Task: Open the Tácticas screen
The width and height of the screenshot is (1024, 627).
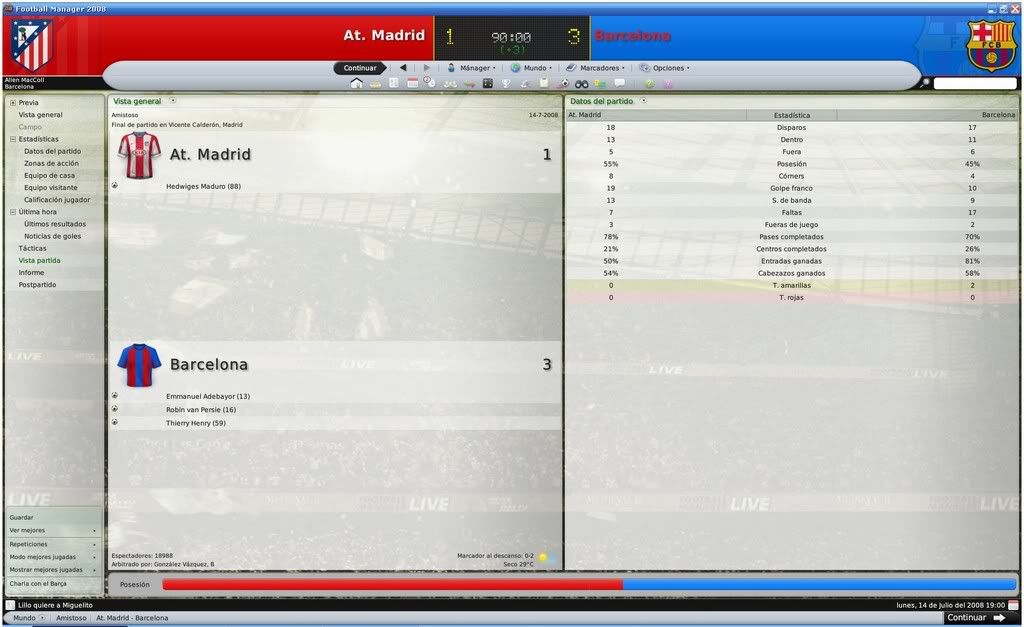Action: [x=32, y=248]
